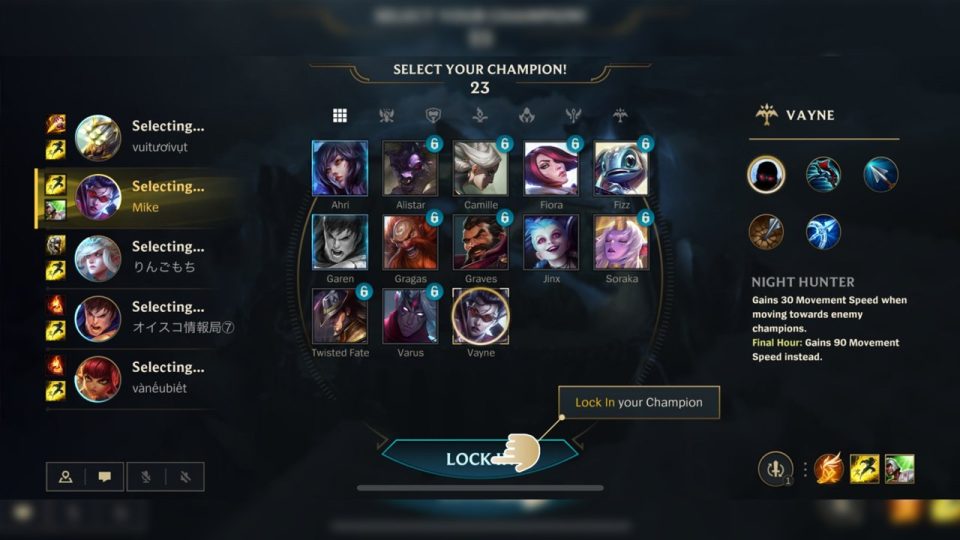Viewport: 960px width, 540px height.
Task: Open the team chat button
Action: tap(105, 477)
